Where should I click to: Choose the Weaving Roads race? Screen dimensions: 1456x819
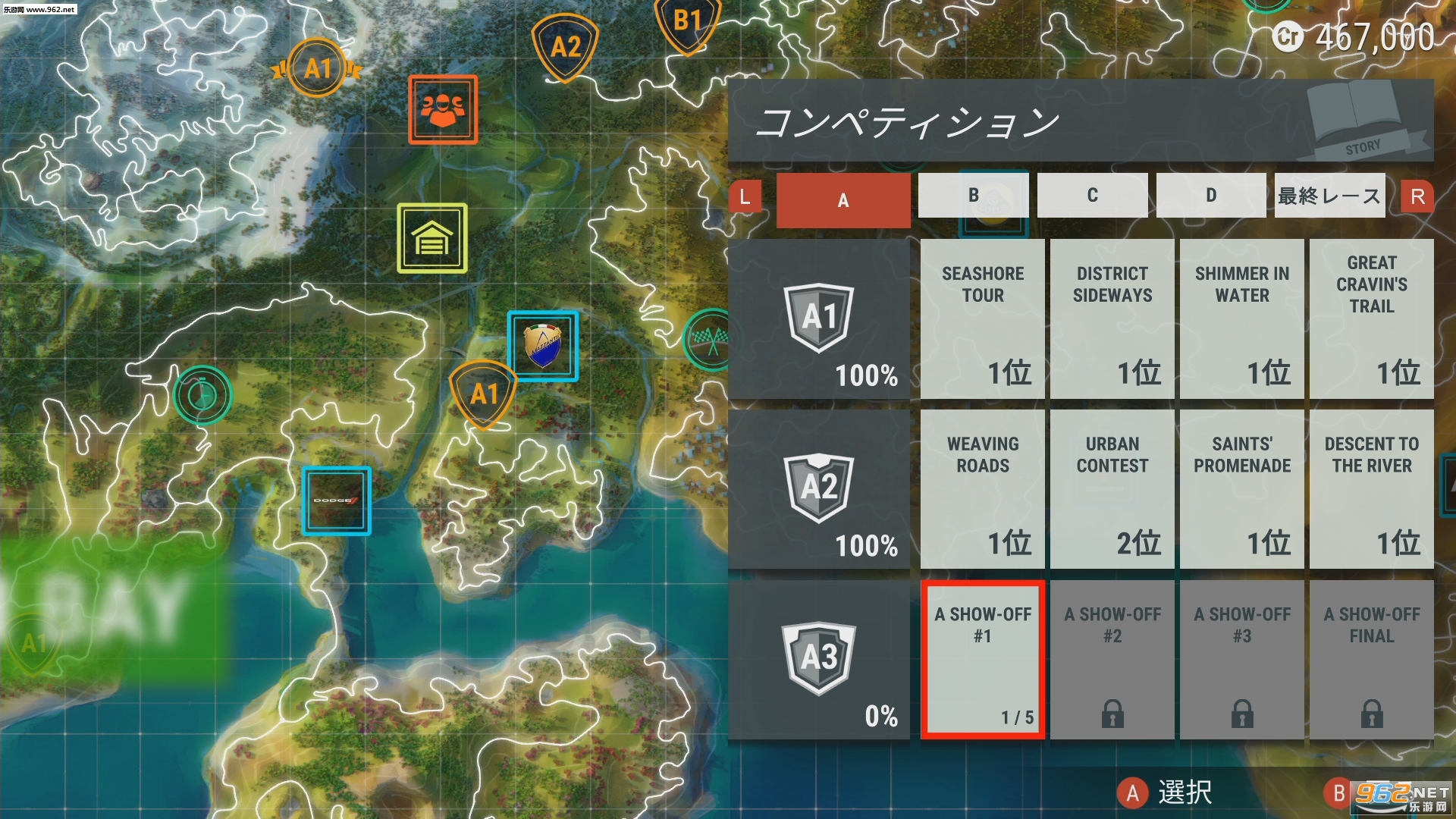(x=983, y=489)
